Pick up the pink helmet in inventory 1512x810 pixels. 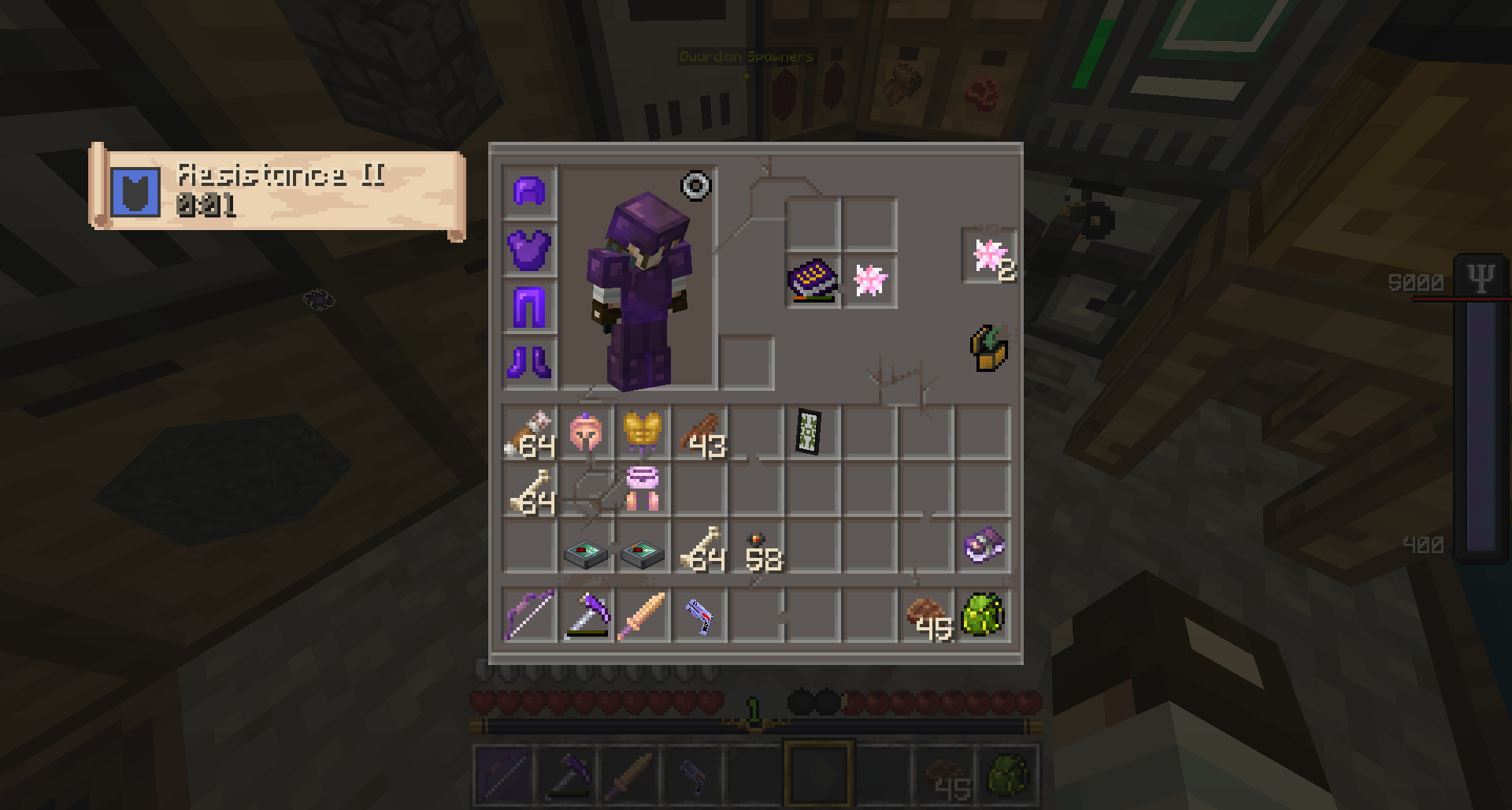(x=586, y=433)
